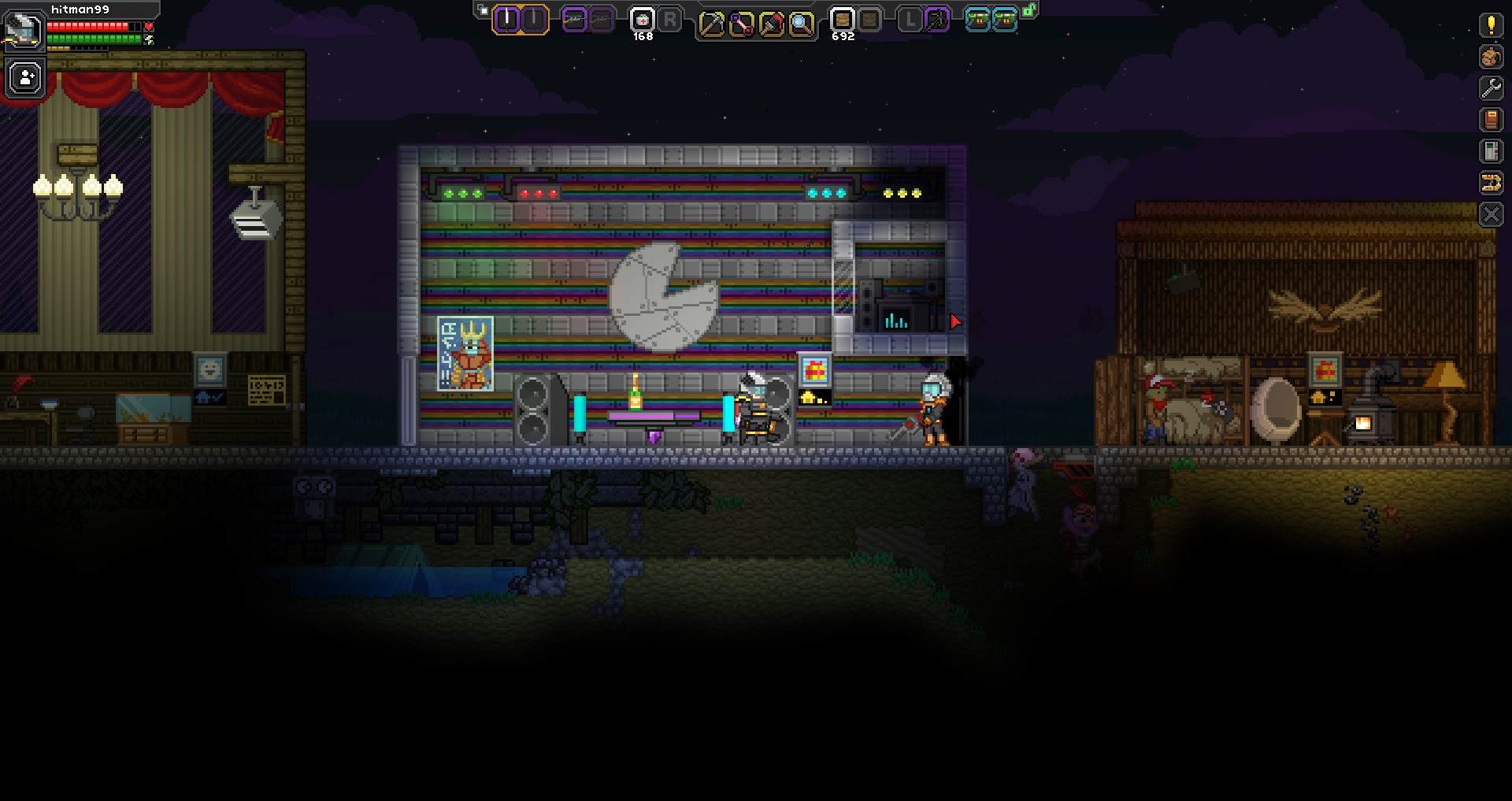Toggle the player list icon below portrait
This screenshot has width=1512, height=801.
click(x=24, y=77)
